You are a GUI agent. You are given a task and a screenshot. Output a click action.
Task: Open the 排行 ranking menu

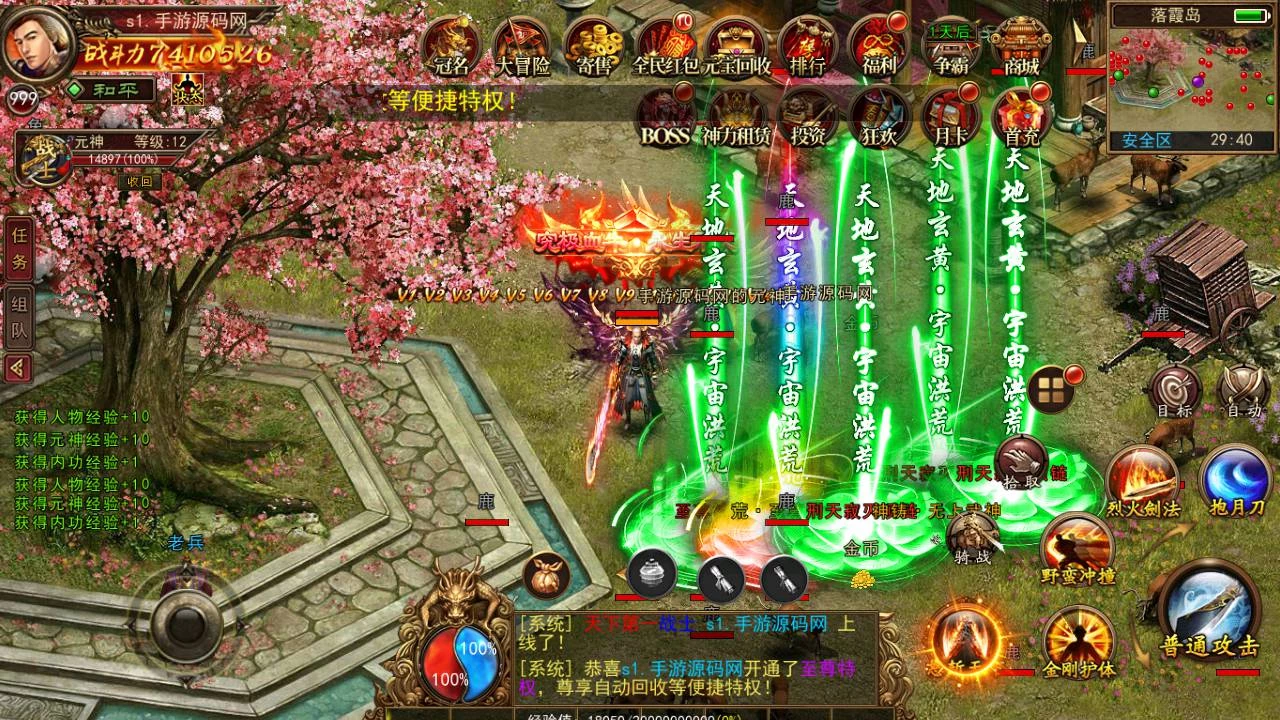(807, 45)
